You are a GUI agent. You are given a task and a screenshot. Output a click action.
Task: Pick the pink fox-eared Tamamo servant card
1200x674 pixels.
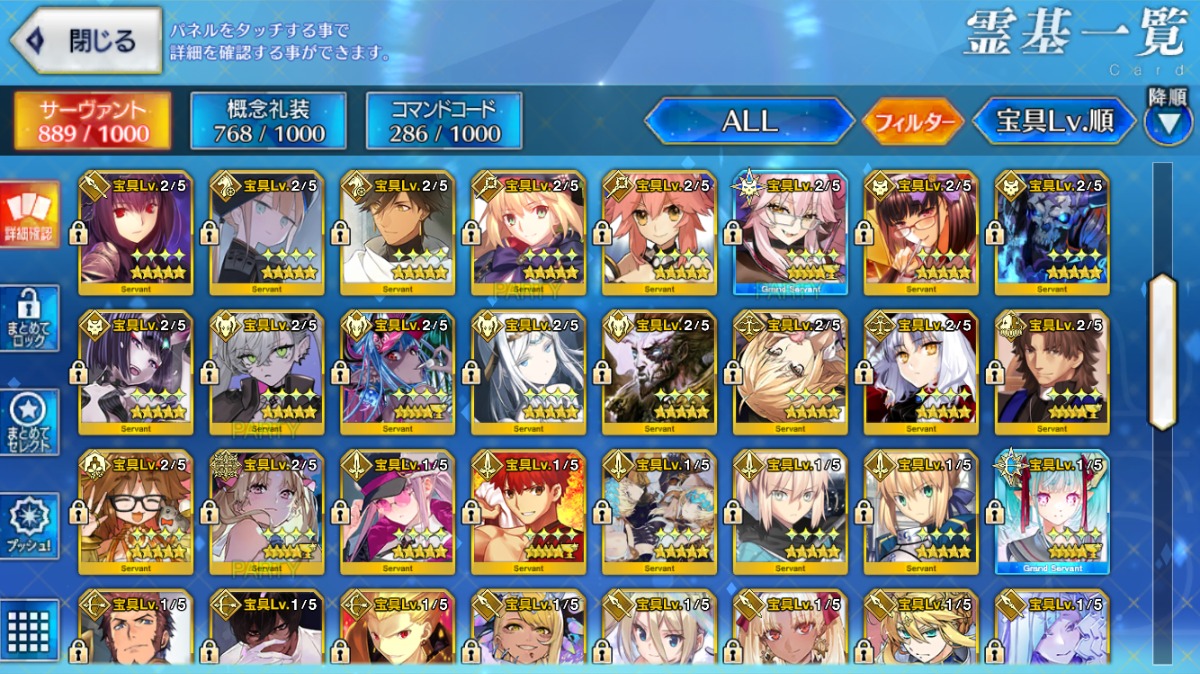[x=660, y=233]
